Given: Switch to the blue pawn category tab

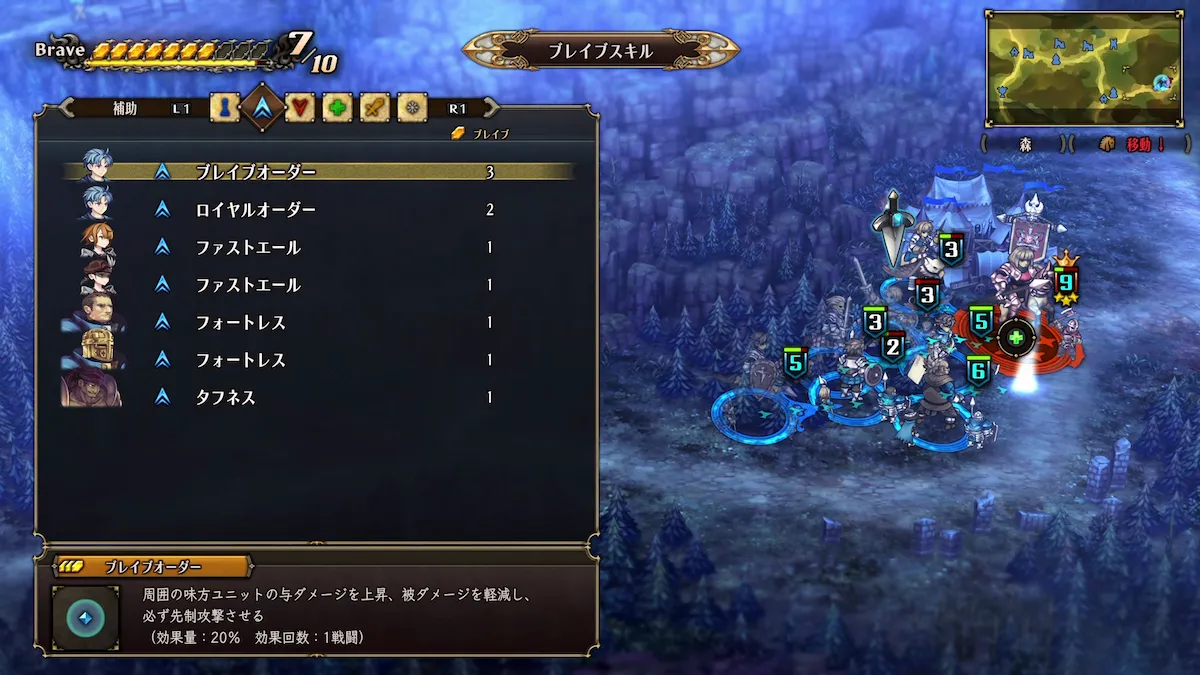Looking at the screenshot, I should pyautogui.click(x=225, y=107).
